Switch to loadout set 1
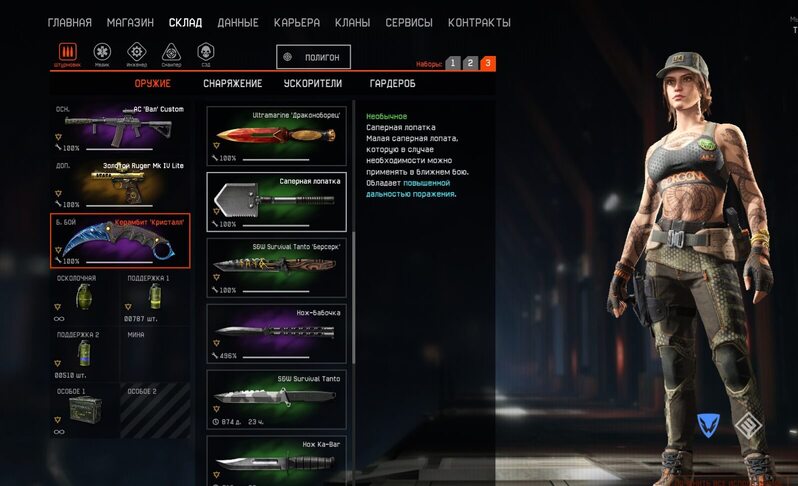The height and width of the screenshot is (486, 798). coord(453,63)
